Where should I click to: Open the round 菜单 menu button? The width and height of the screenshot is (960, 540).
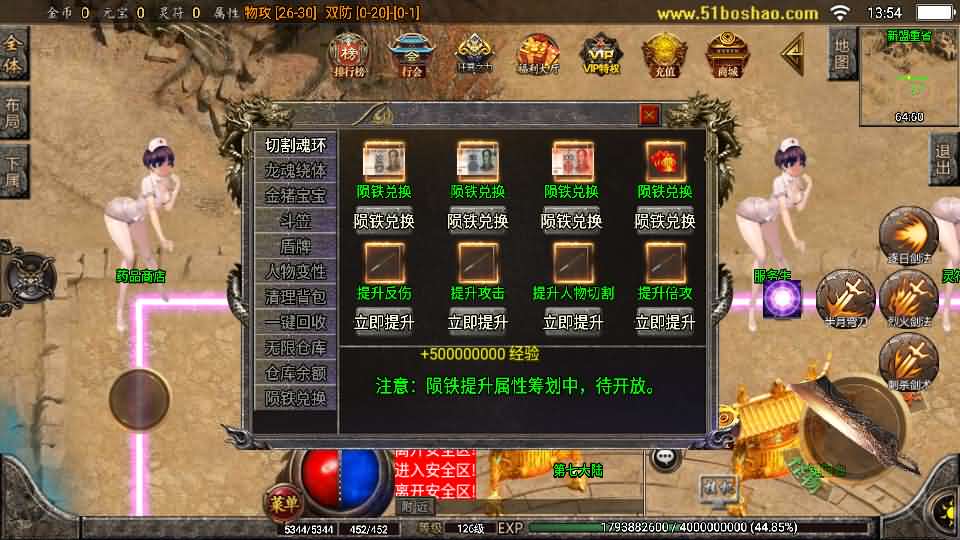[x=282, y=502]
